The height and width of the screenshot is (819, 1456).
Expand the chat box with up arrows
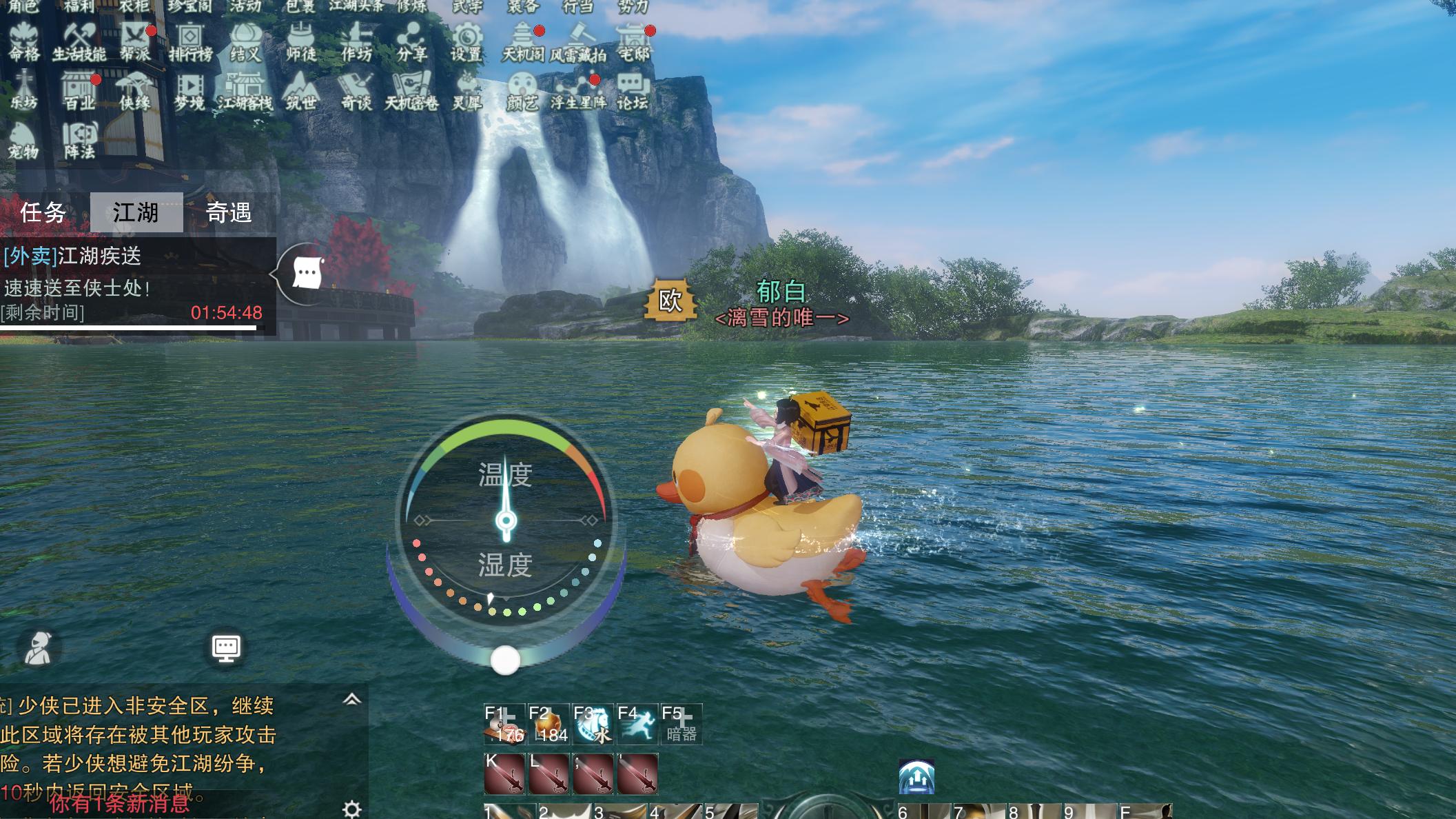[351, 700]
